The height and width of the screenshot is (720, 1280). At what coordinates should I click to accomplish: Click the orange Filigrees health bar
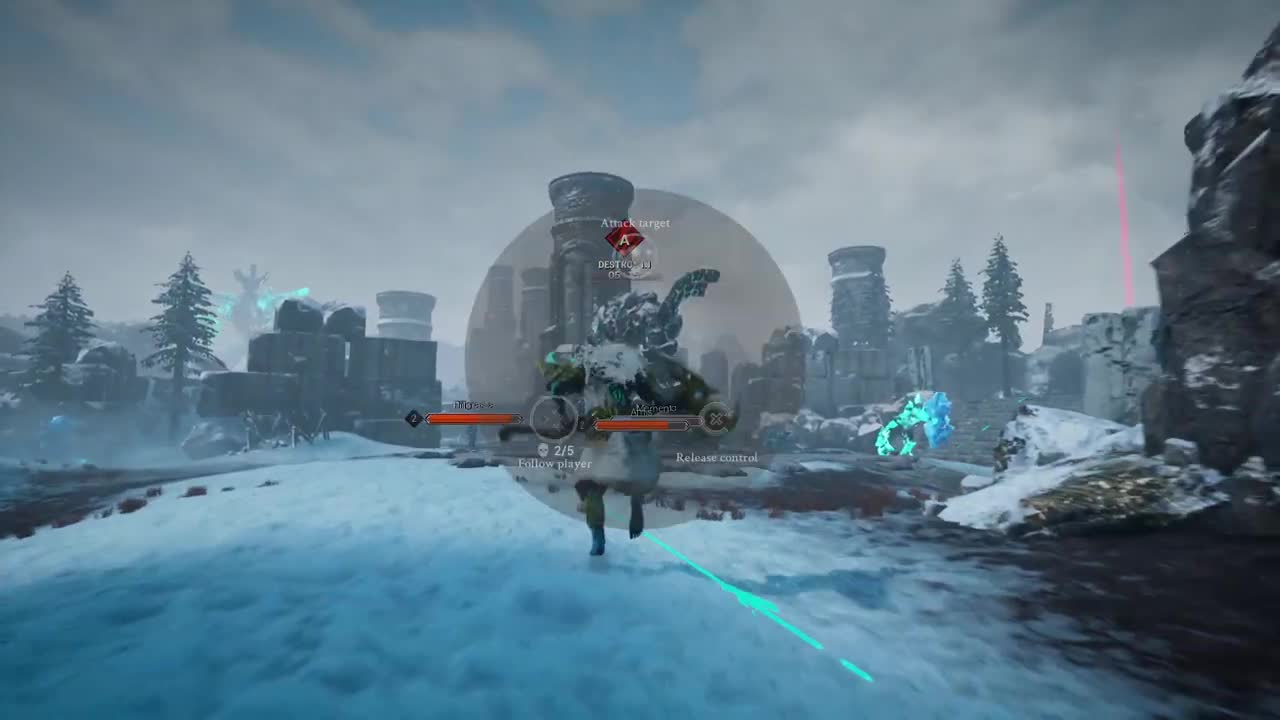pyautogui.click(x=470, y=420)
